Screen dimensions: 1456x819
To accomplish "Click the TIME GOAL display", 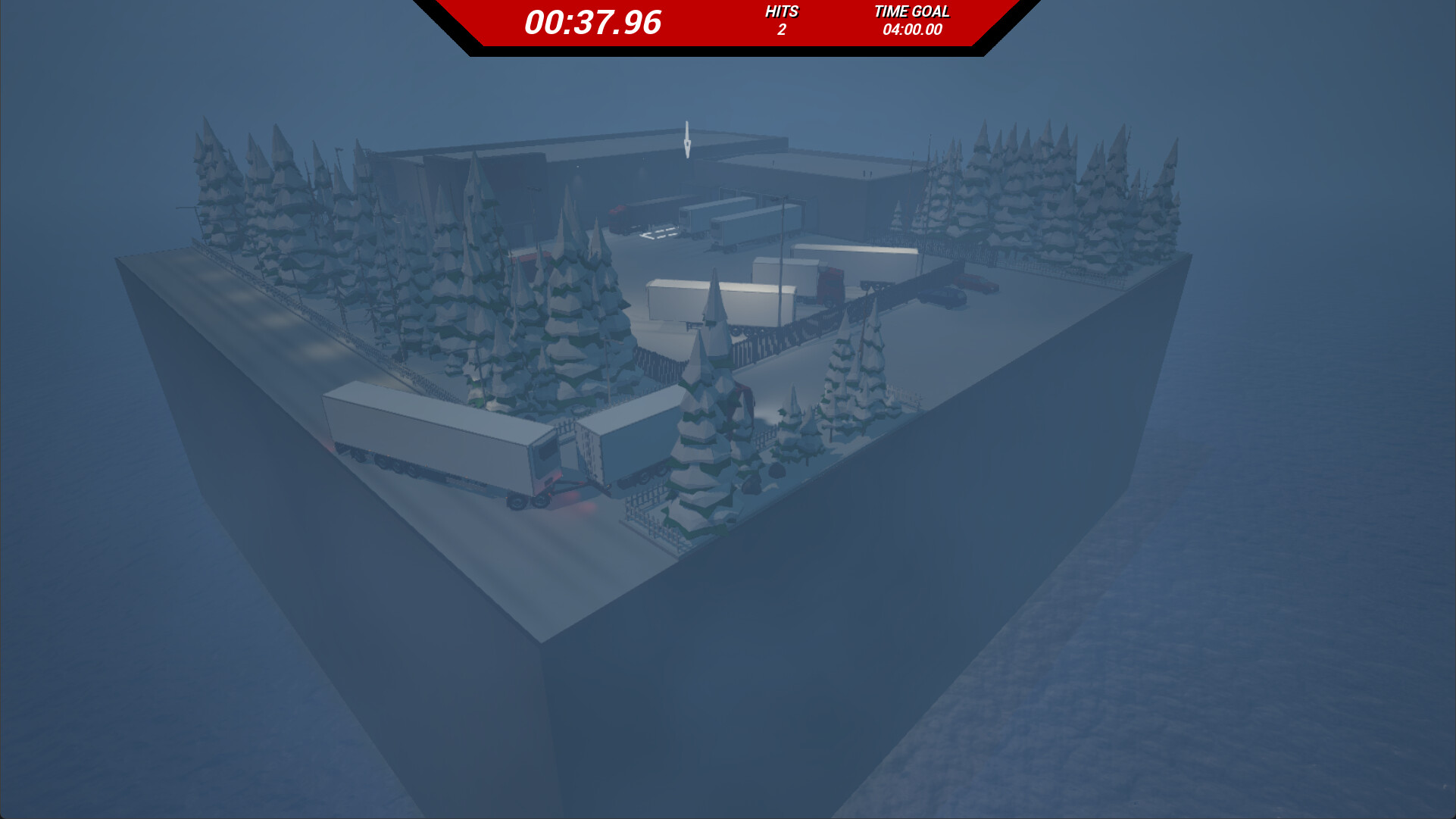I will [x=911, y=11].
